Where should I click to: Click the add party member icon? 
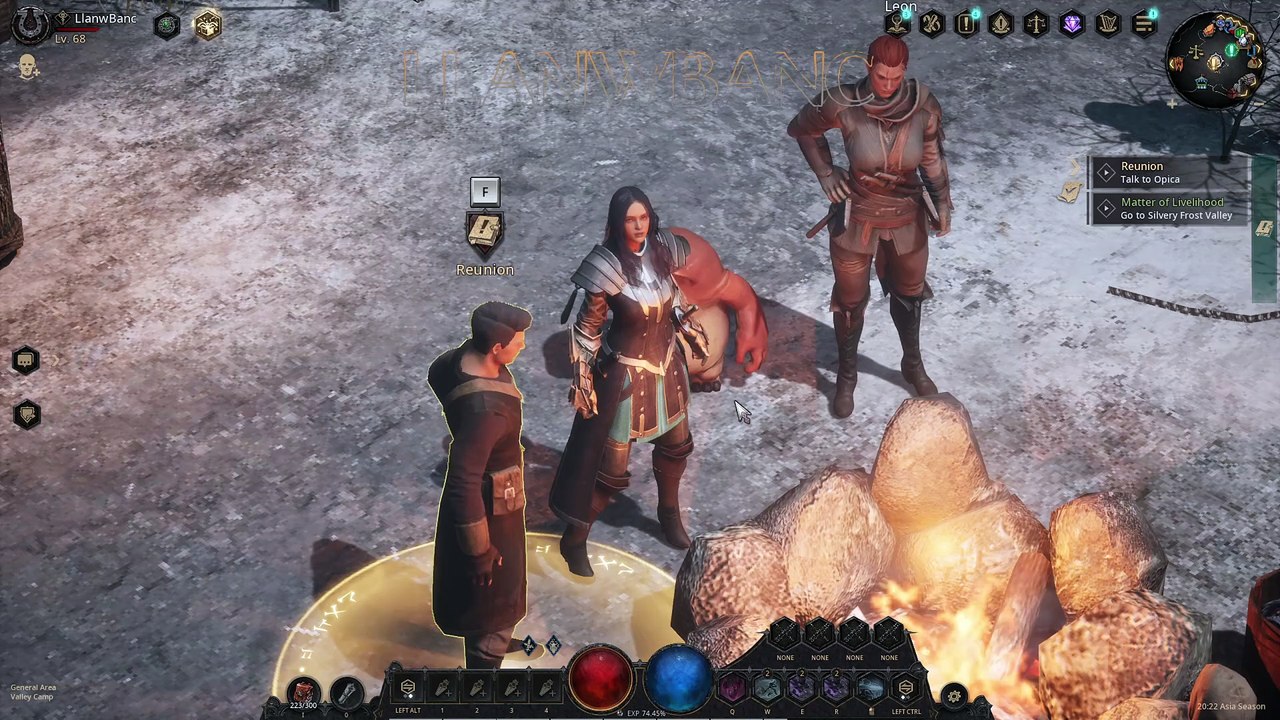pyautogui.click(x=28, y=67)
